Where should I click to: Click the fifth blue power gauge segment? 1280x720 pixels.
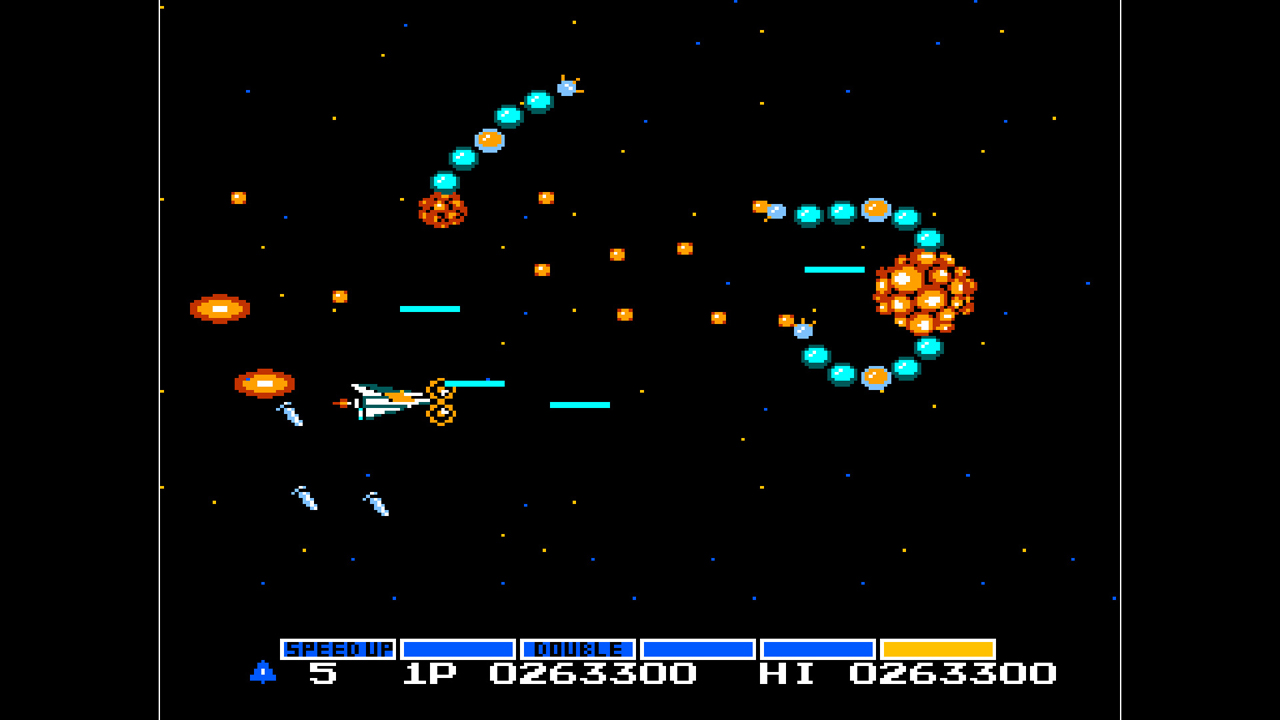point(816,648)
